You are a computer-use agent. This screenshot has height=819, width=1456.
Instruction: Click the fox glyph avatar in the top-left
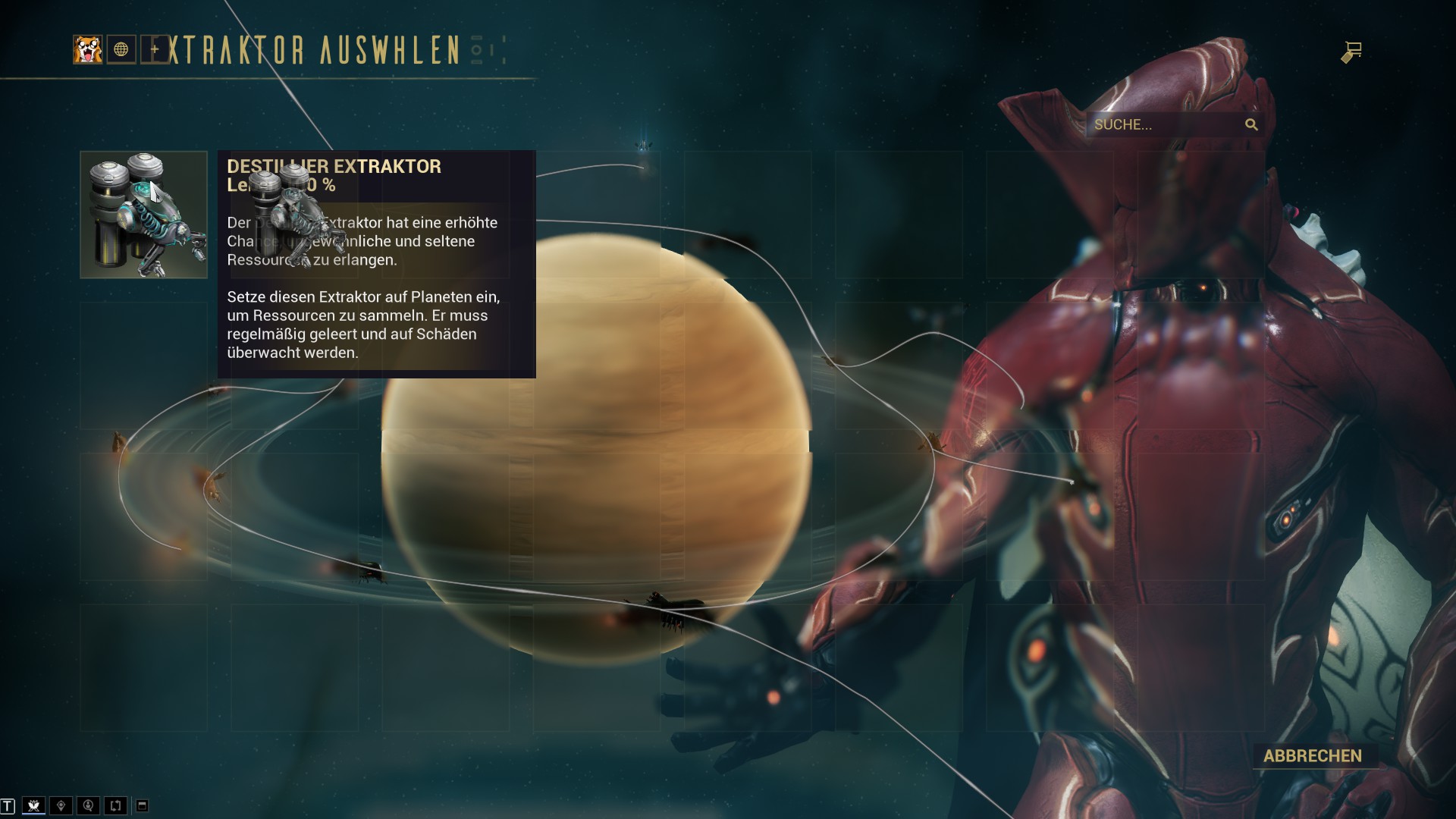[87, 49]
